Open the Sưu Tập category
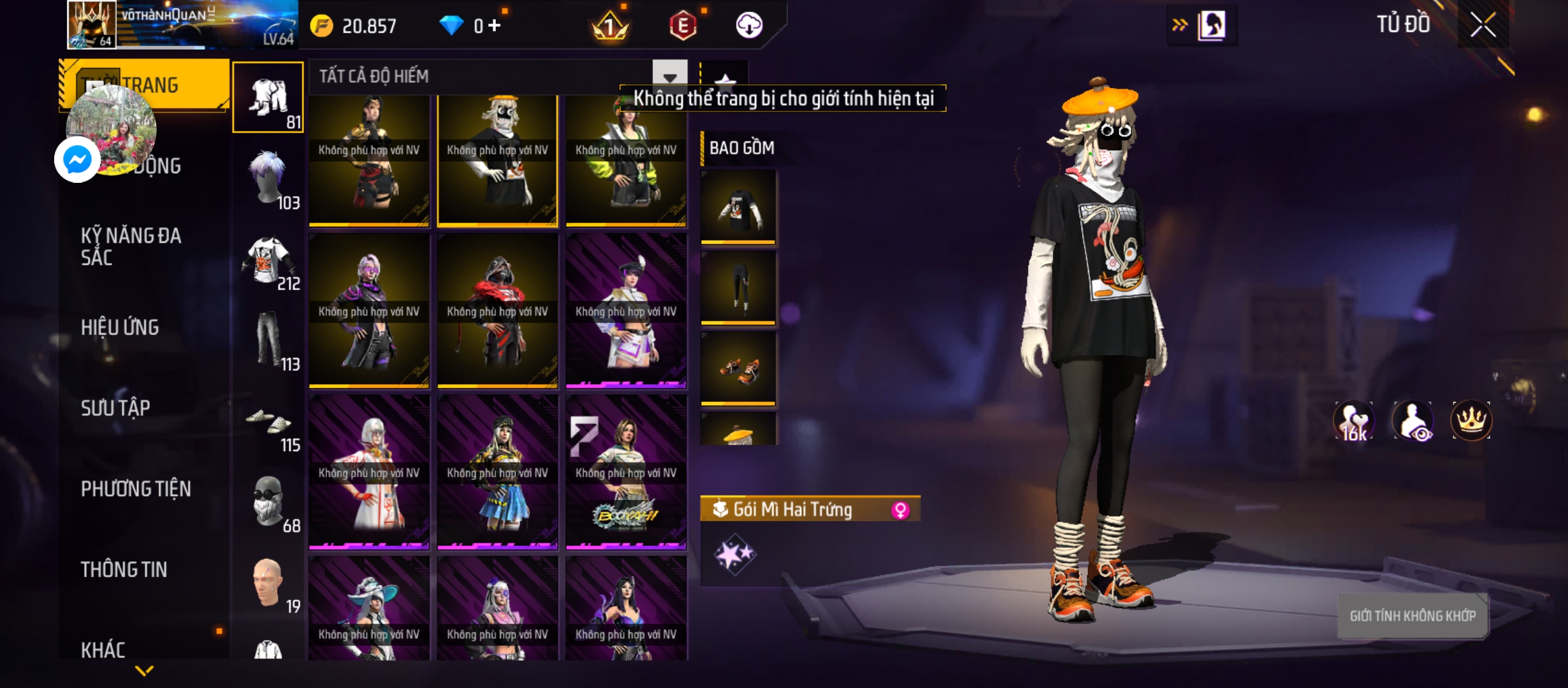Screen dimensions: 1568x688 pos(115,408)
